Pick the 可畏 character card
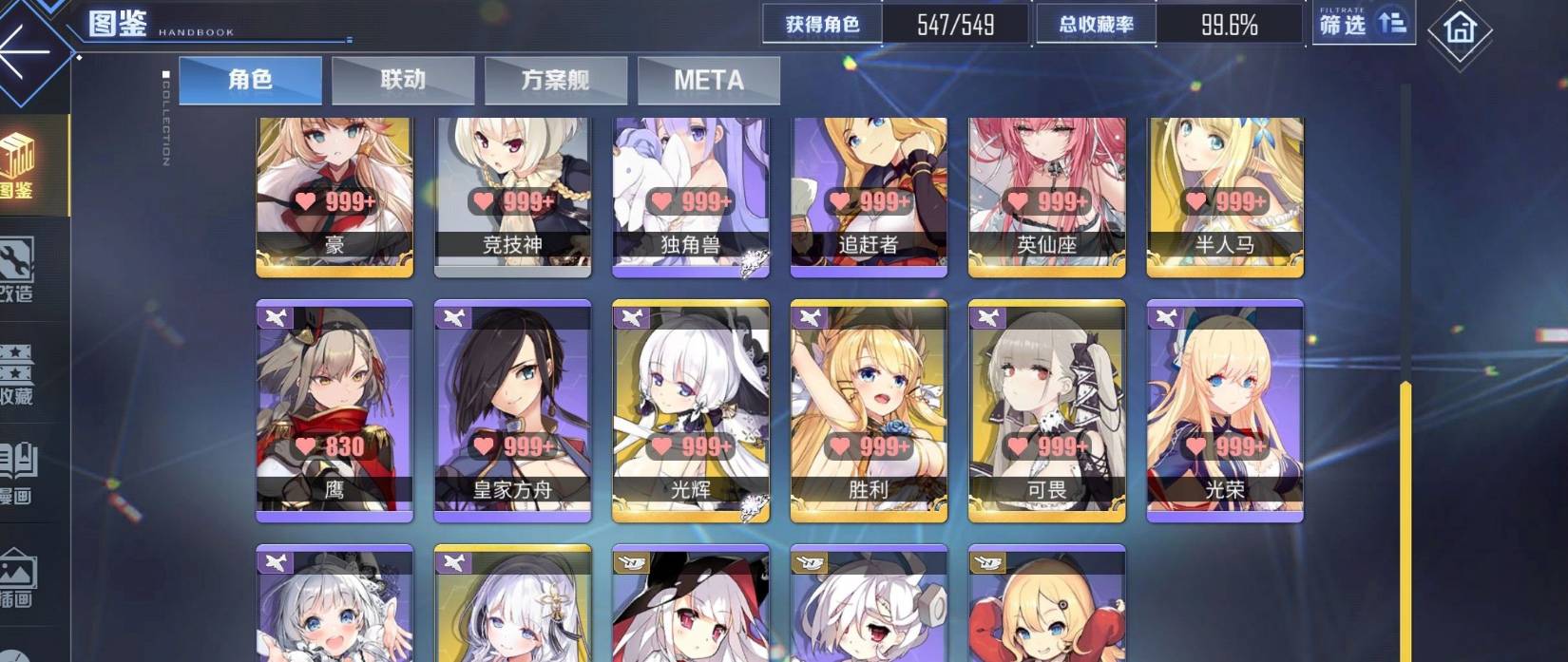This screenshot has width=1568, height=662. (x=1046, y=410)
